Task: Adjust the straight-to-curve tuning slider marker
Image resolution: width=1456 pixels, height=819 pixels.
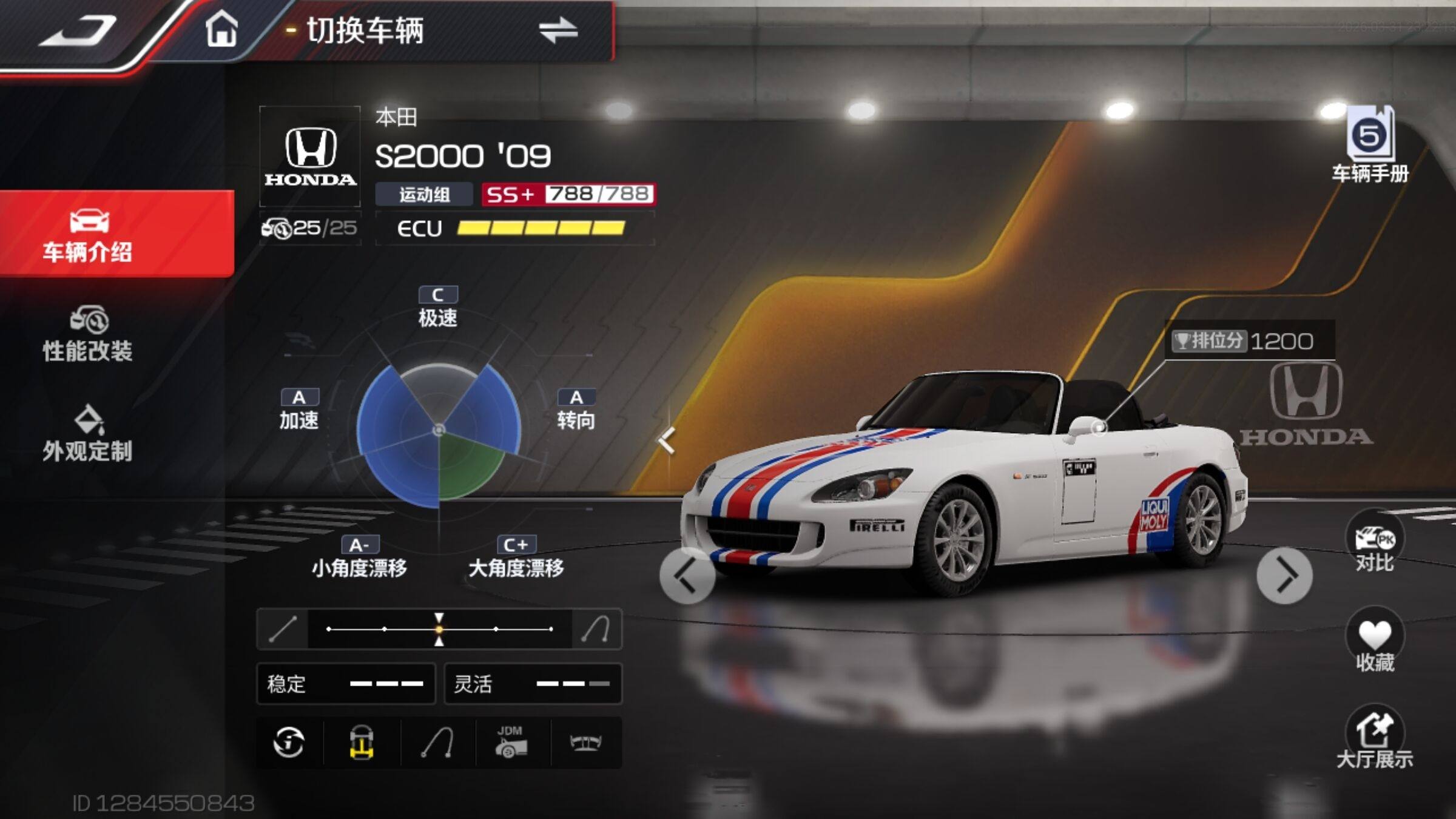Action: point(439,629)
